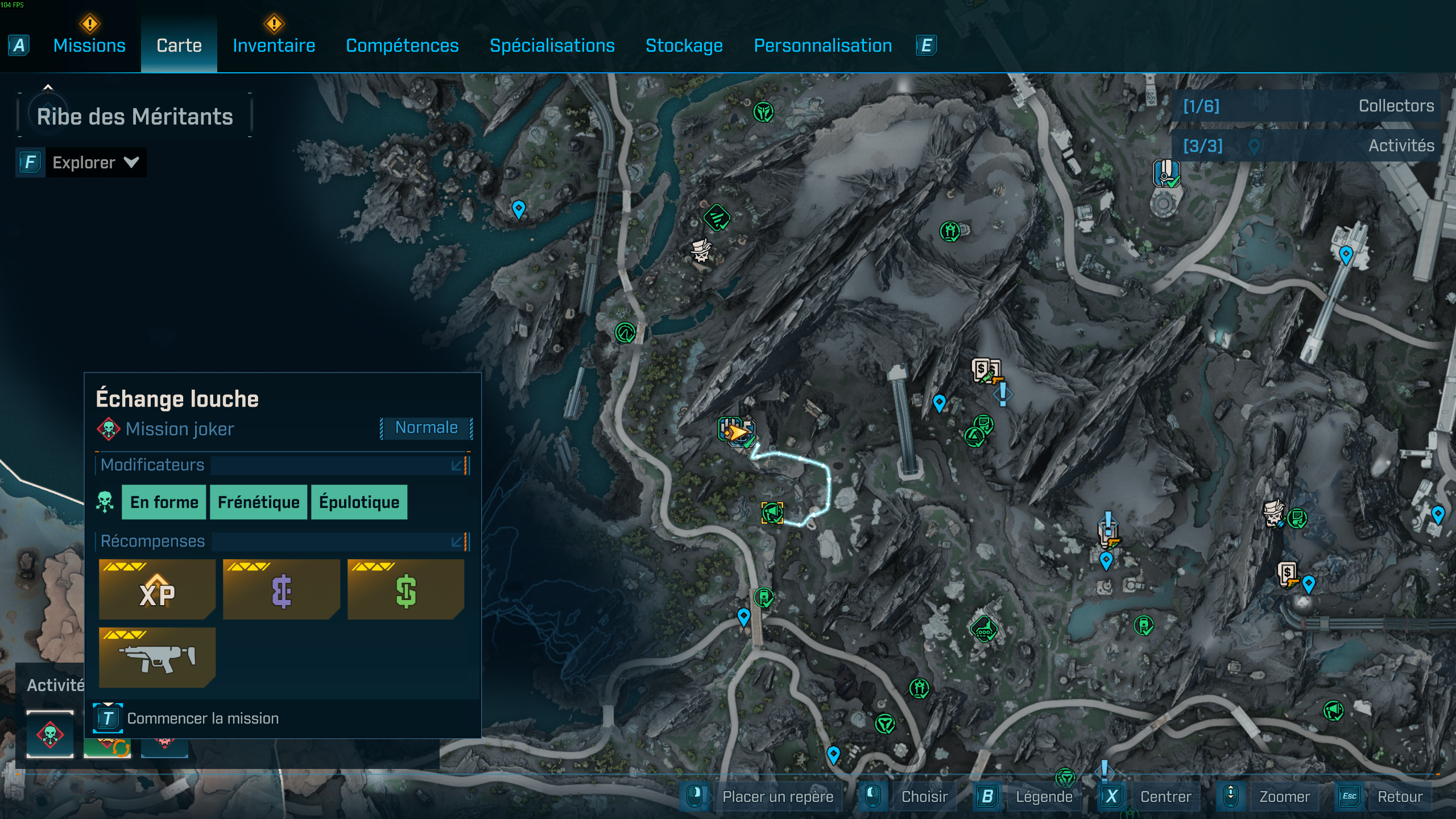The height and width of the screenshot is (819, 1456).
Task: Open the Stockage tab
Action: pos(684,45)
